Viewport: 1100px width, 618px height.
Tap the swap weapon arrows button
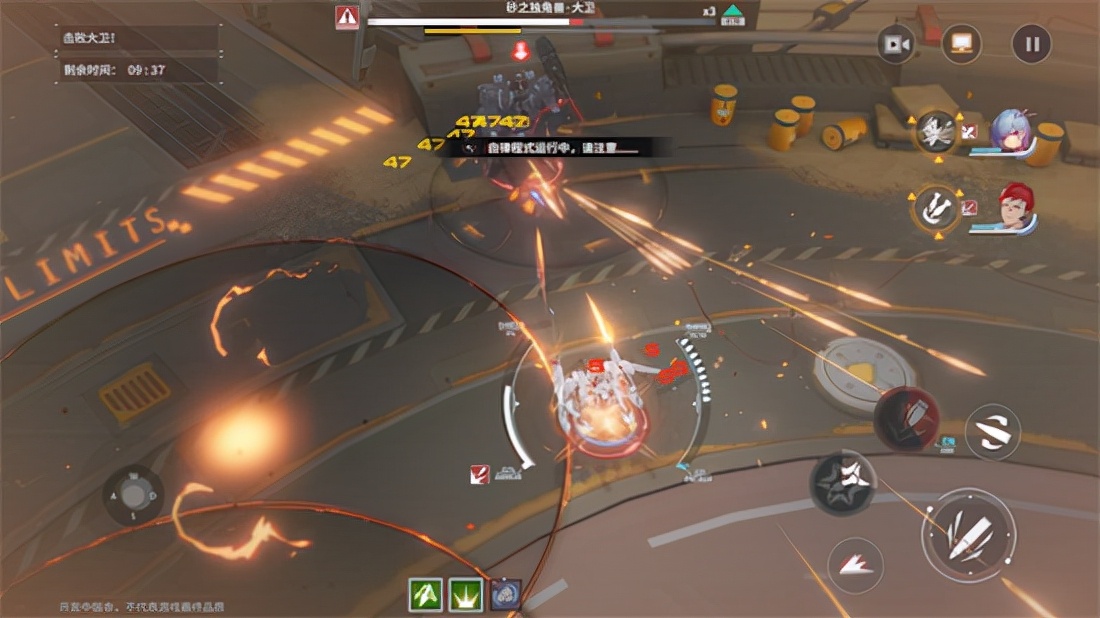click(x=992, y=432)
